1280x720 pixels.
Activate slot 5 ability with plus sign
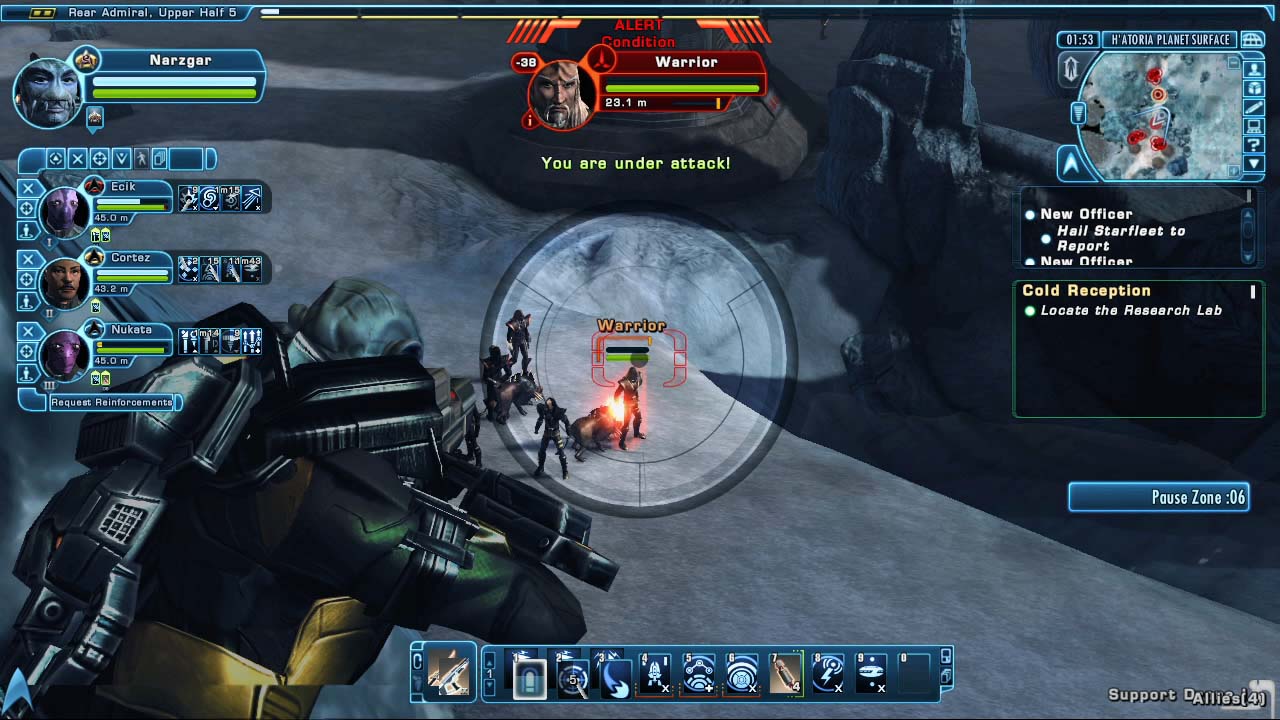point(699,675)
